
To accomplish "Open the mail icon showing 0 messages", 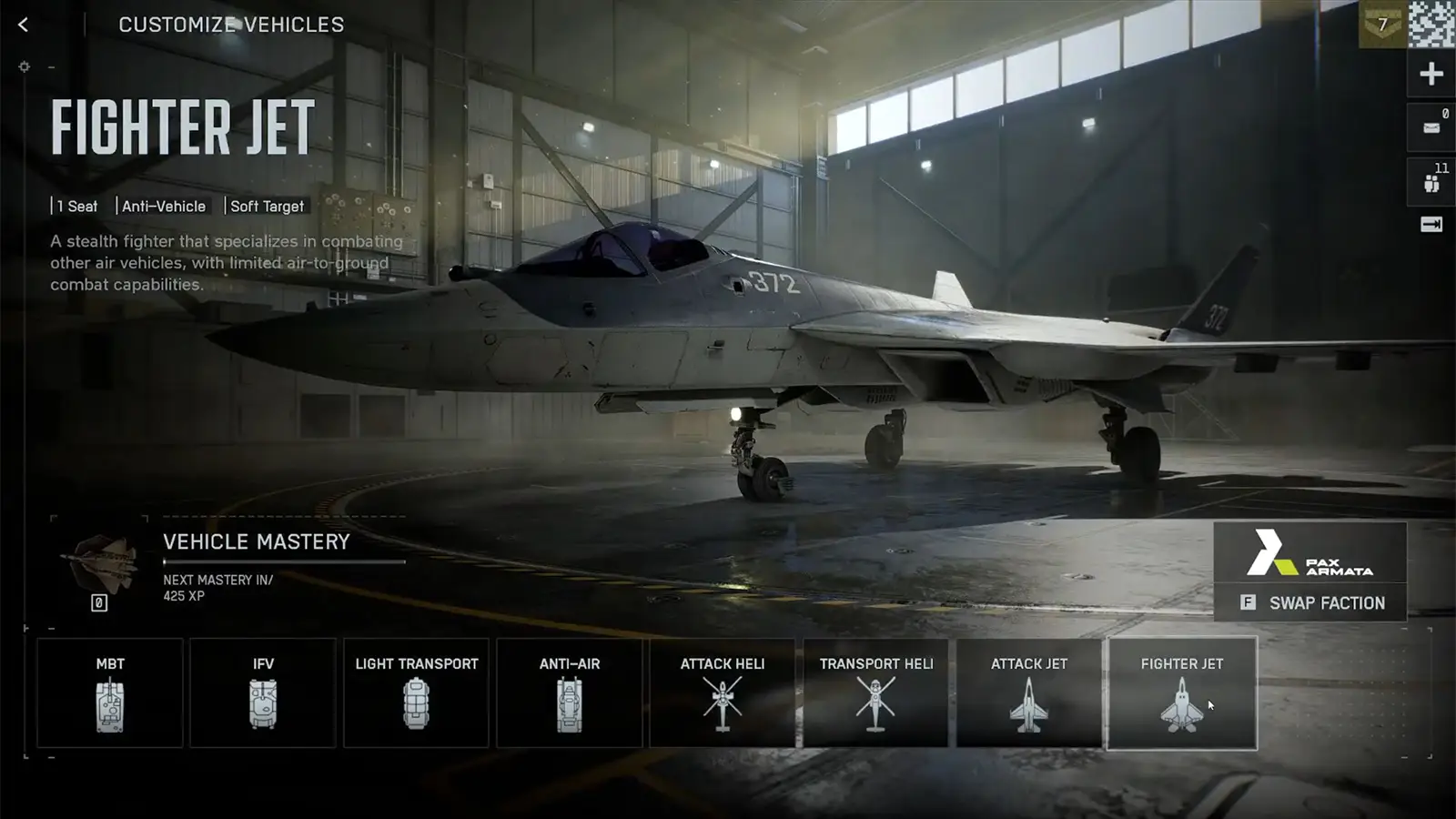I will 1430,126.
